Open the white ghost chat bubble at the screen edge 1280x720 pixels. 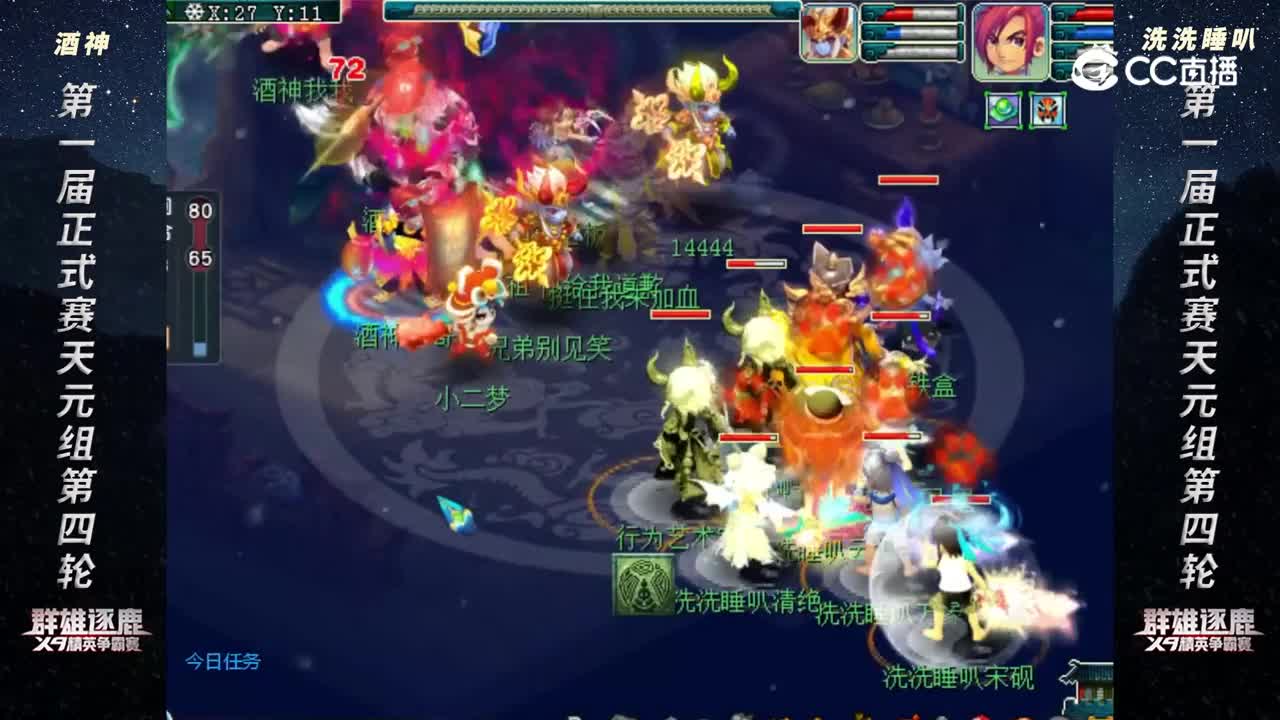(1094, 66)
